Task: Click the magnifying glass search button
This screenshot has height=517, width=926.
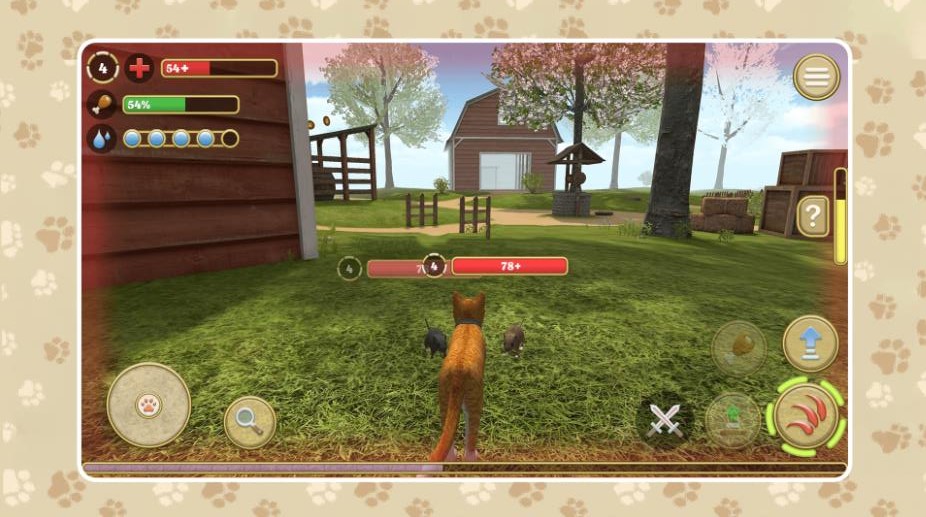Action: pos(250,422)
